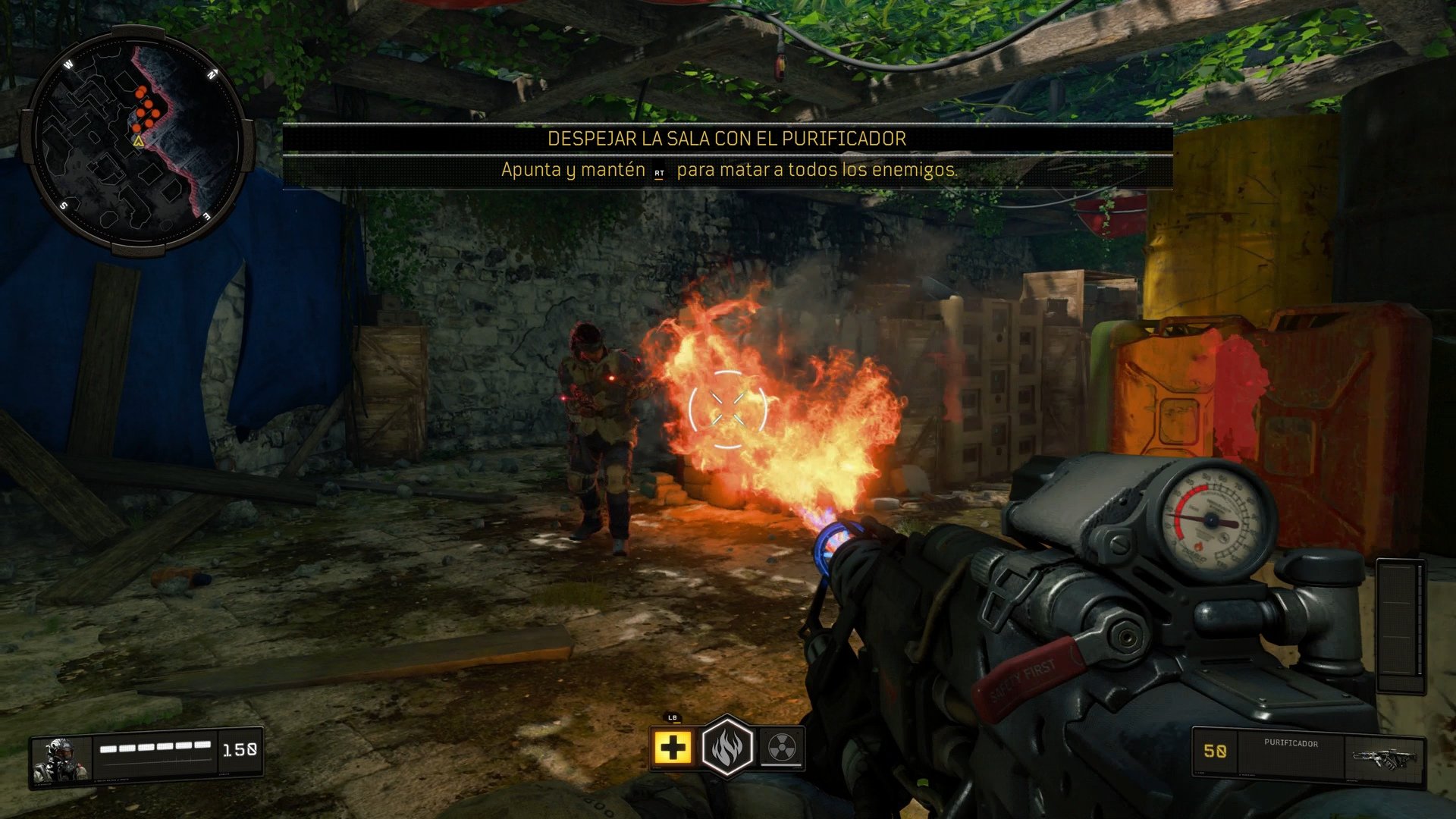
Task: Click the tutorial instruction text line
Action: (x=728, y=172)
